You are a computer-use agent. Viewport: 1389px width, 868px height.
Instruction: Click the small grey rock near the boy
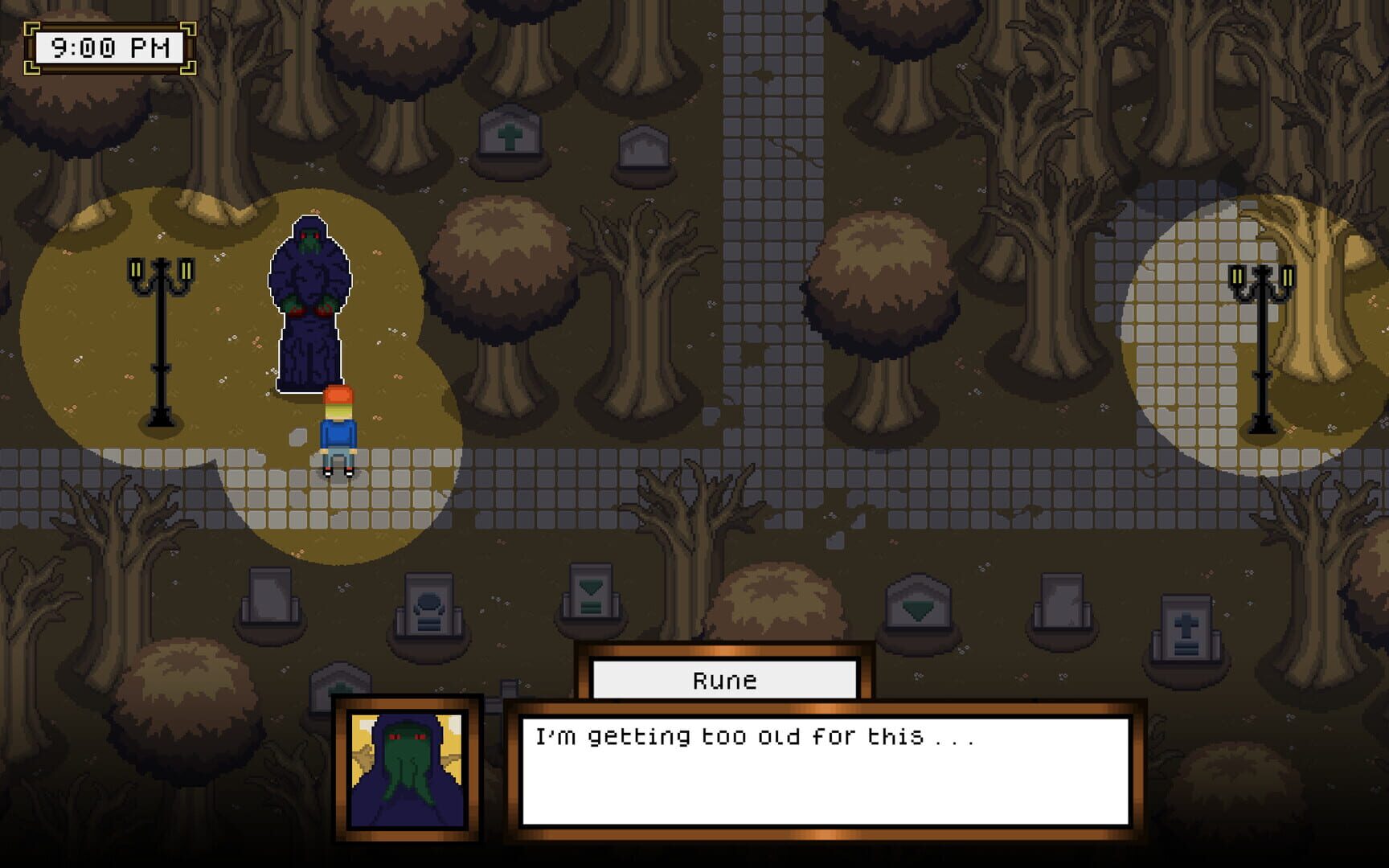299,436
